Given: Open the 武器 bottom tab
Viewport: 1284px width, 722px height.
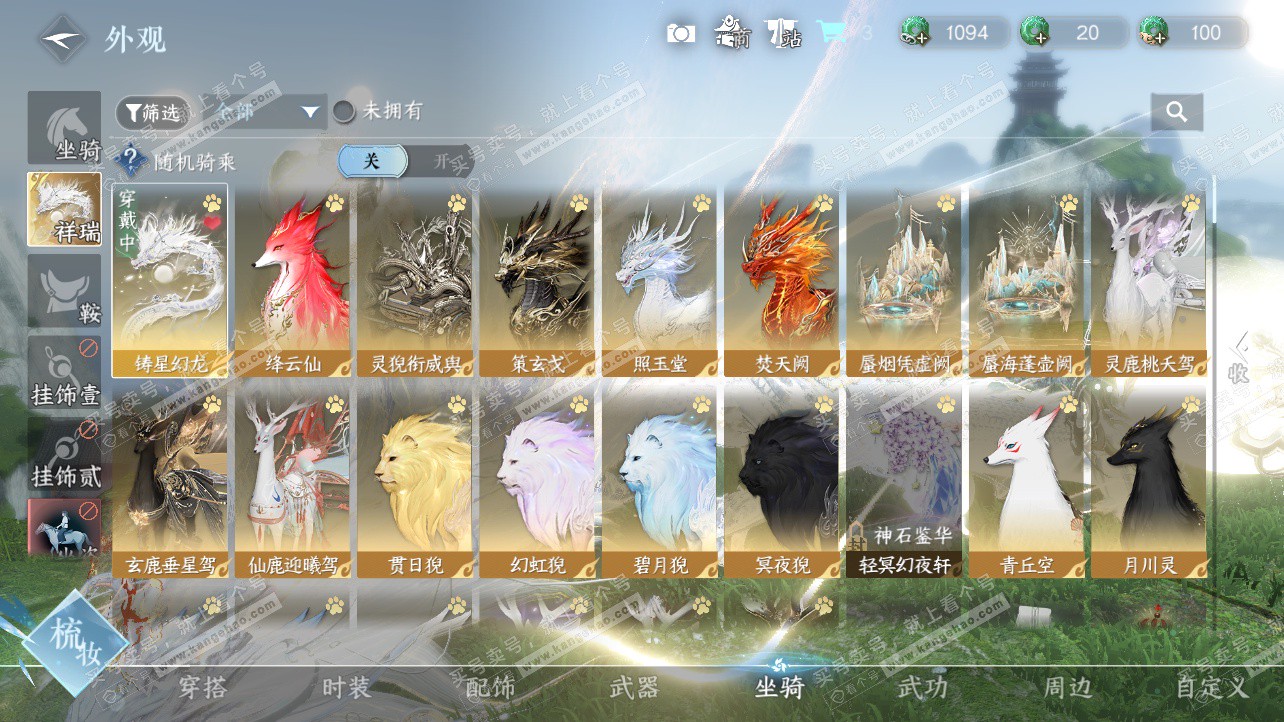Looking at the screenshot, I should pyautogui.click(x=634, y=688).
